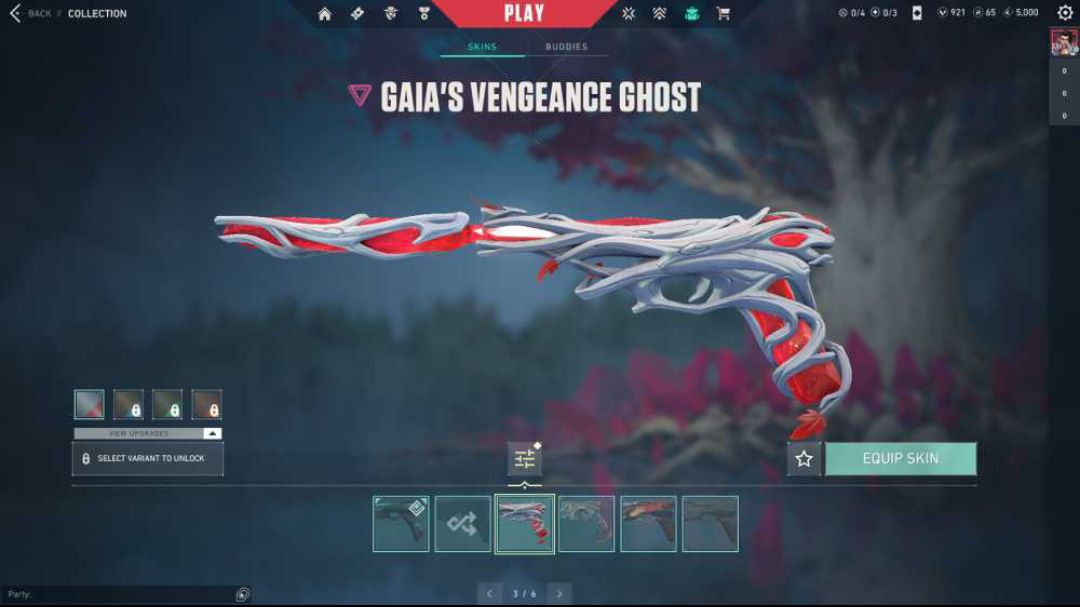The height and width of the screenshot is (607, 1080).
Task: Choose the default red-white variant swatch
Action: coord(89,404)
